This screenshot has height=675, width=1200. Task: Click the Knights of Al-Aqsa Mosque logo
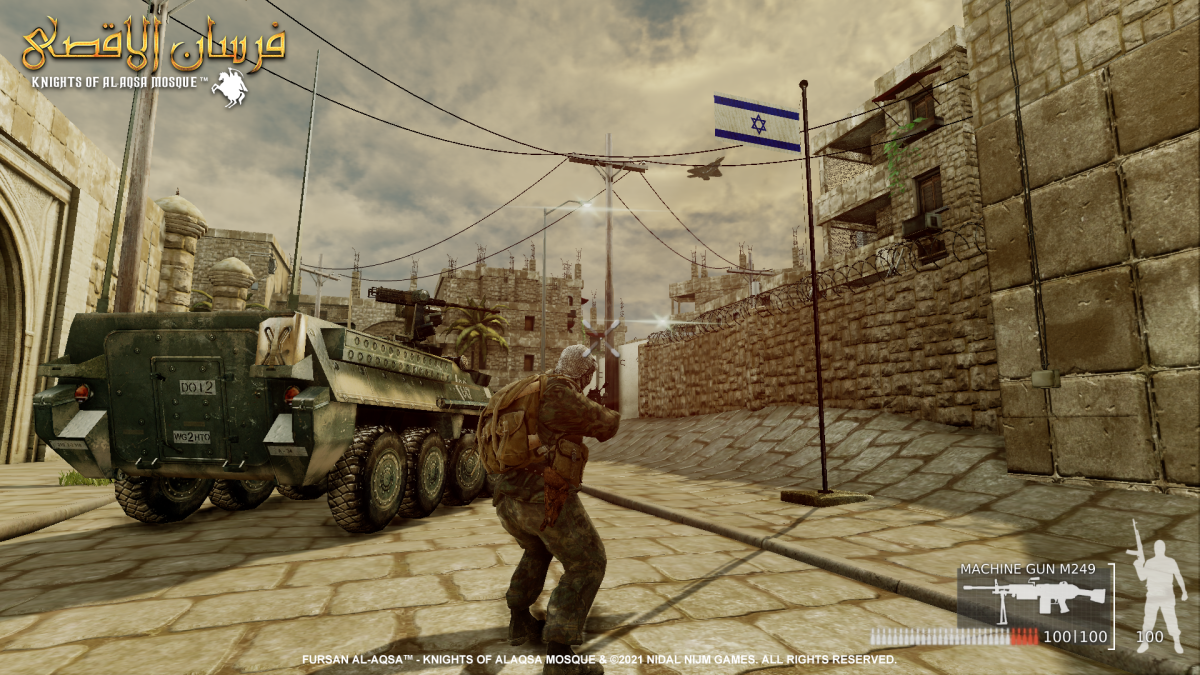(x=152, y=57)
